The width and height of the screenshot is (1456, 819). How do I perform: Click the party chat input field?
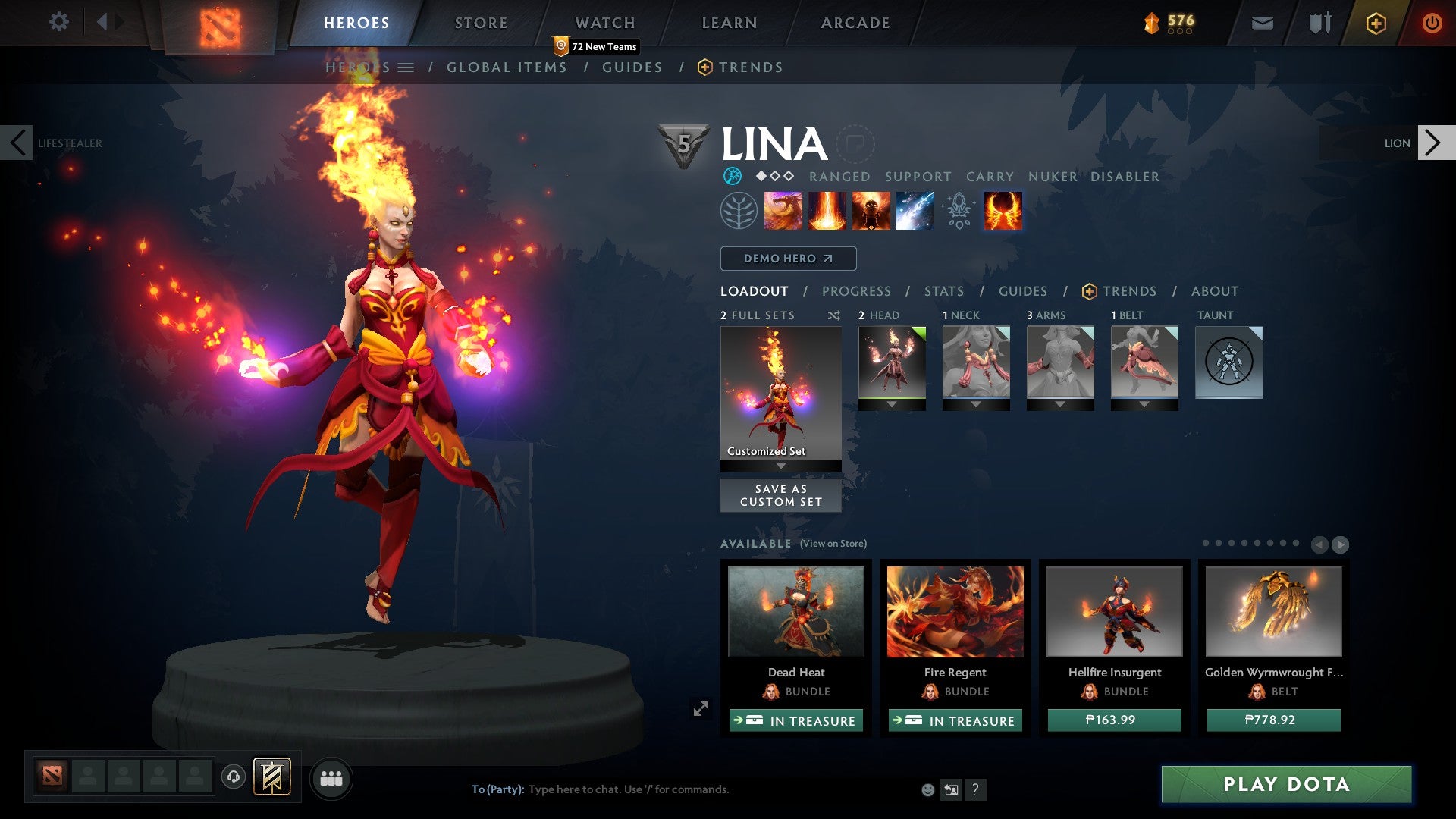(x=682, y=789)
